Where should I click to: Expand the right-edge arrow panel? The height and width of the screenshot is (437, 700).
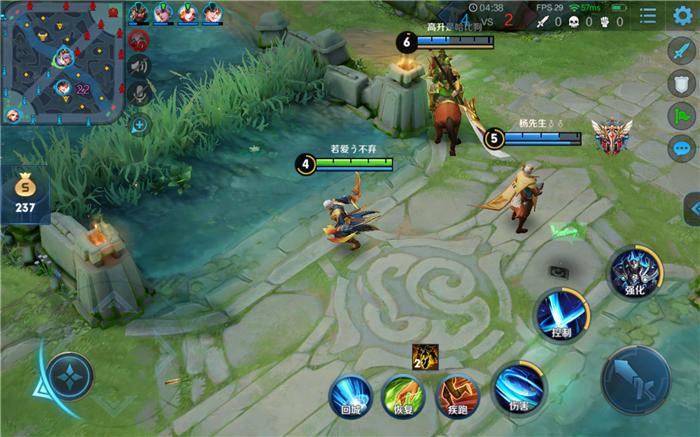[691, 208]
